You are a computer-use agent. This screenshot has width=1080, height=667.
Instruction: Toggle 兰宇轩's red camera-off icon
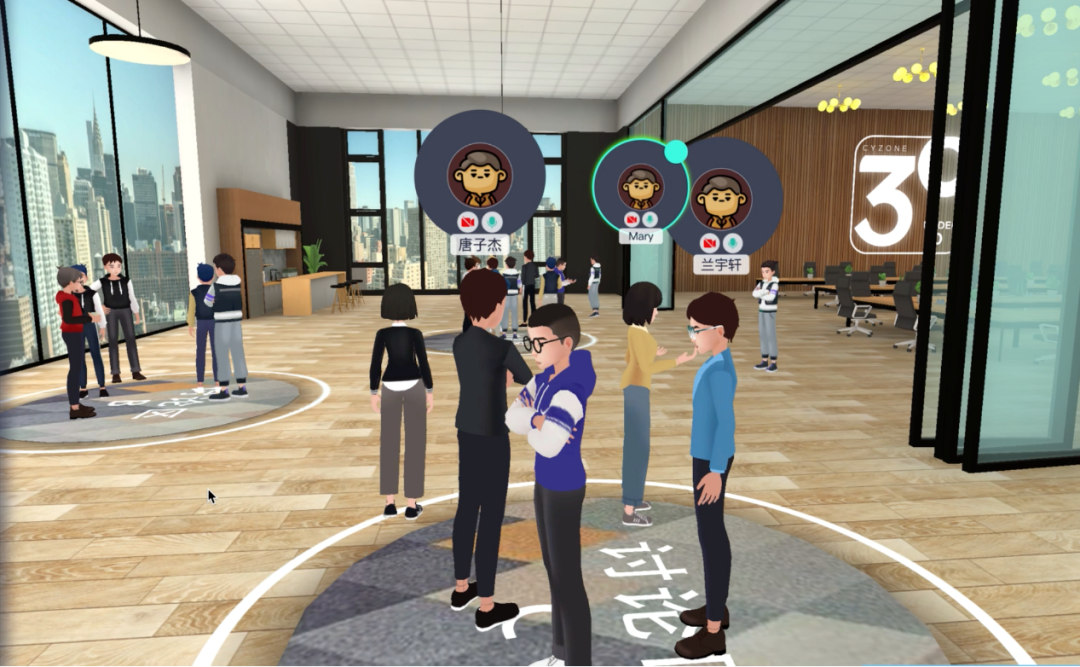708,242
